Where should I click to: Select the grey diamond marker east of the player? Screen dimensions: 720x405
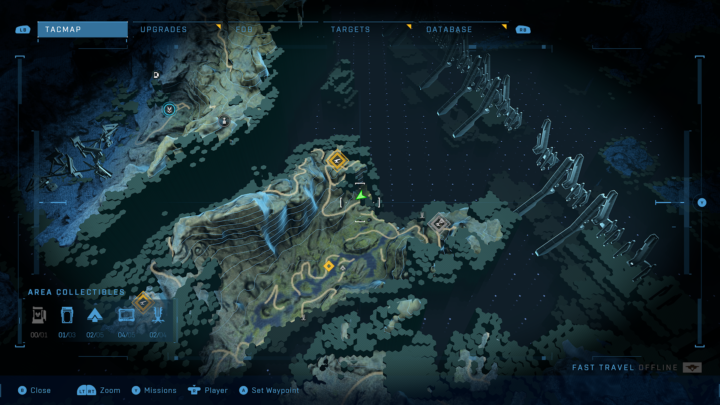[438, 222]
